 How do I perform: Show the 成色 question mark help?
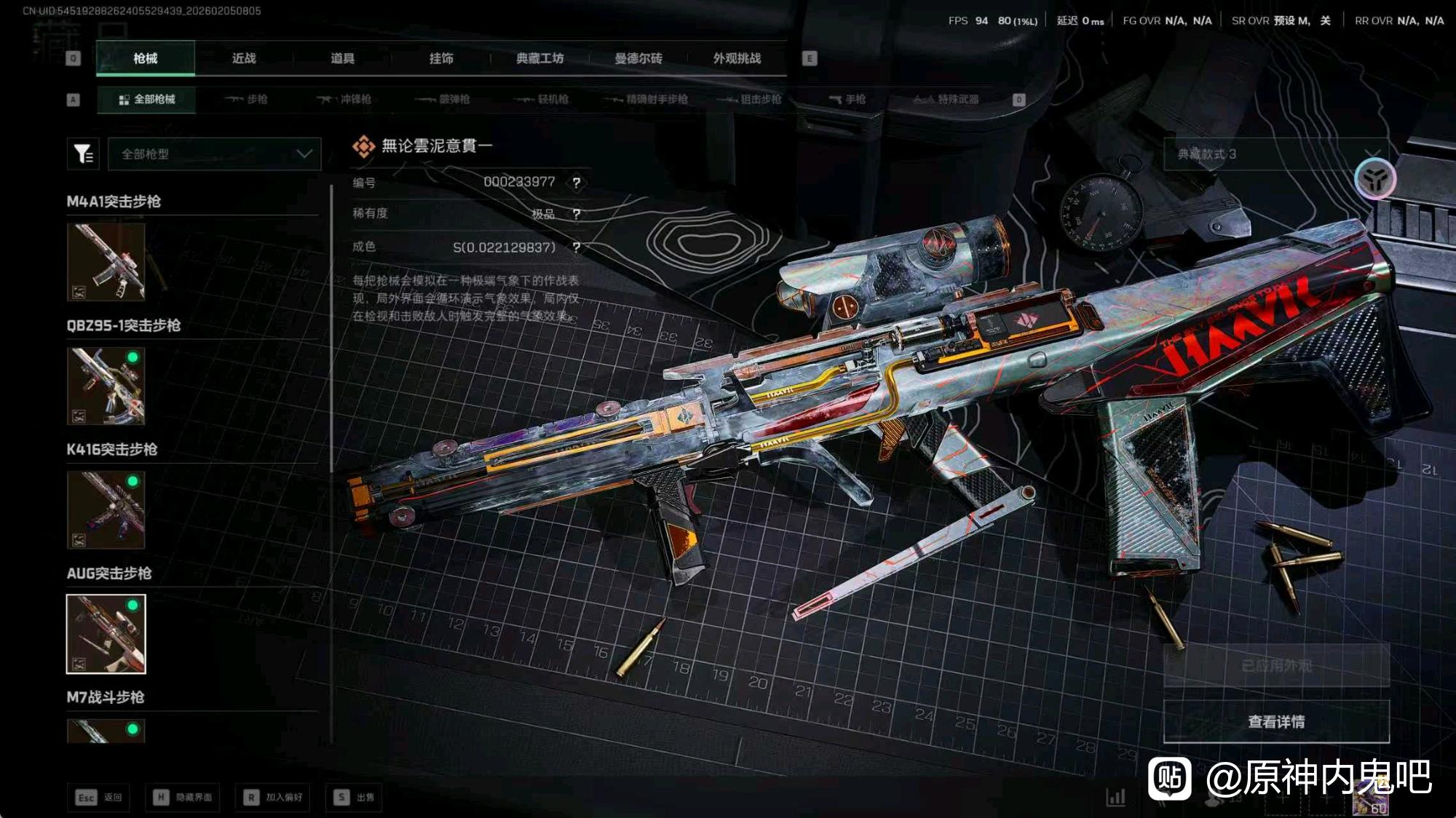577,247
